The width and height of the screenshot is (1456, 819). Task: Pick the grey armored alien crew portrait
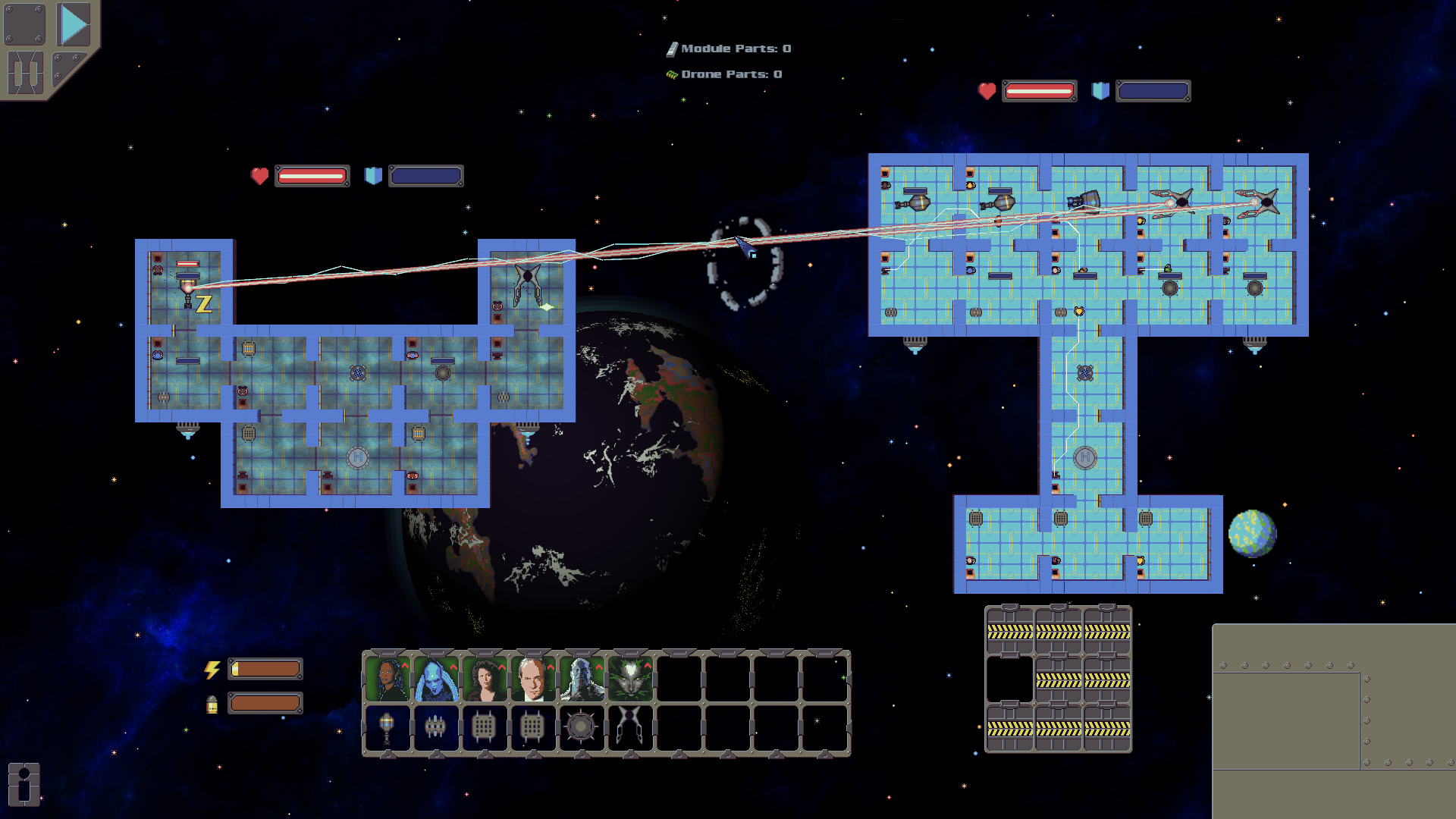click(582, 678)
